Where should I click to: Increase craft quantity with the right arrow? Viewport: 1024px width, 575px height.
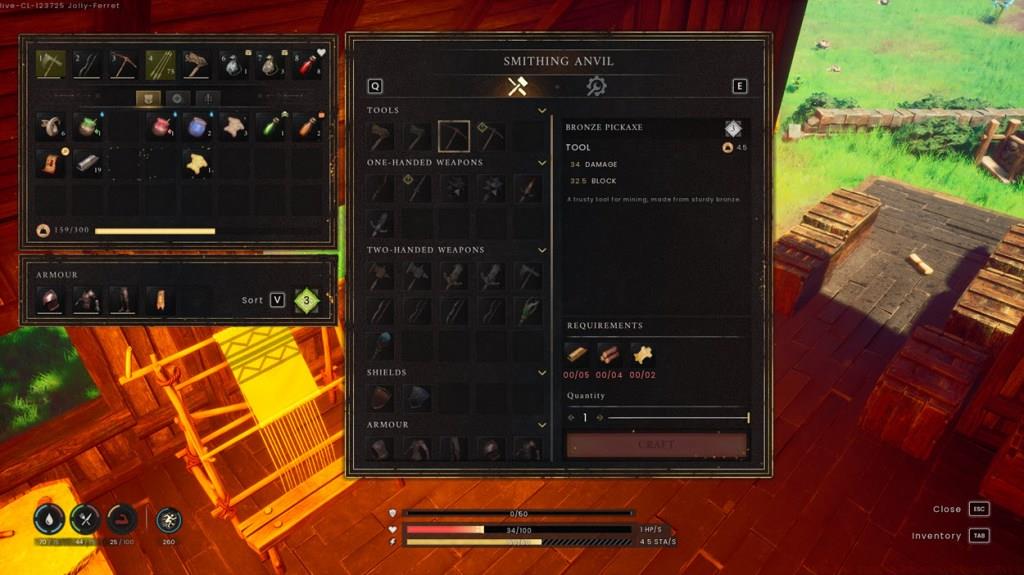600,418
